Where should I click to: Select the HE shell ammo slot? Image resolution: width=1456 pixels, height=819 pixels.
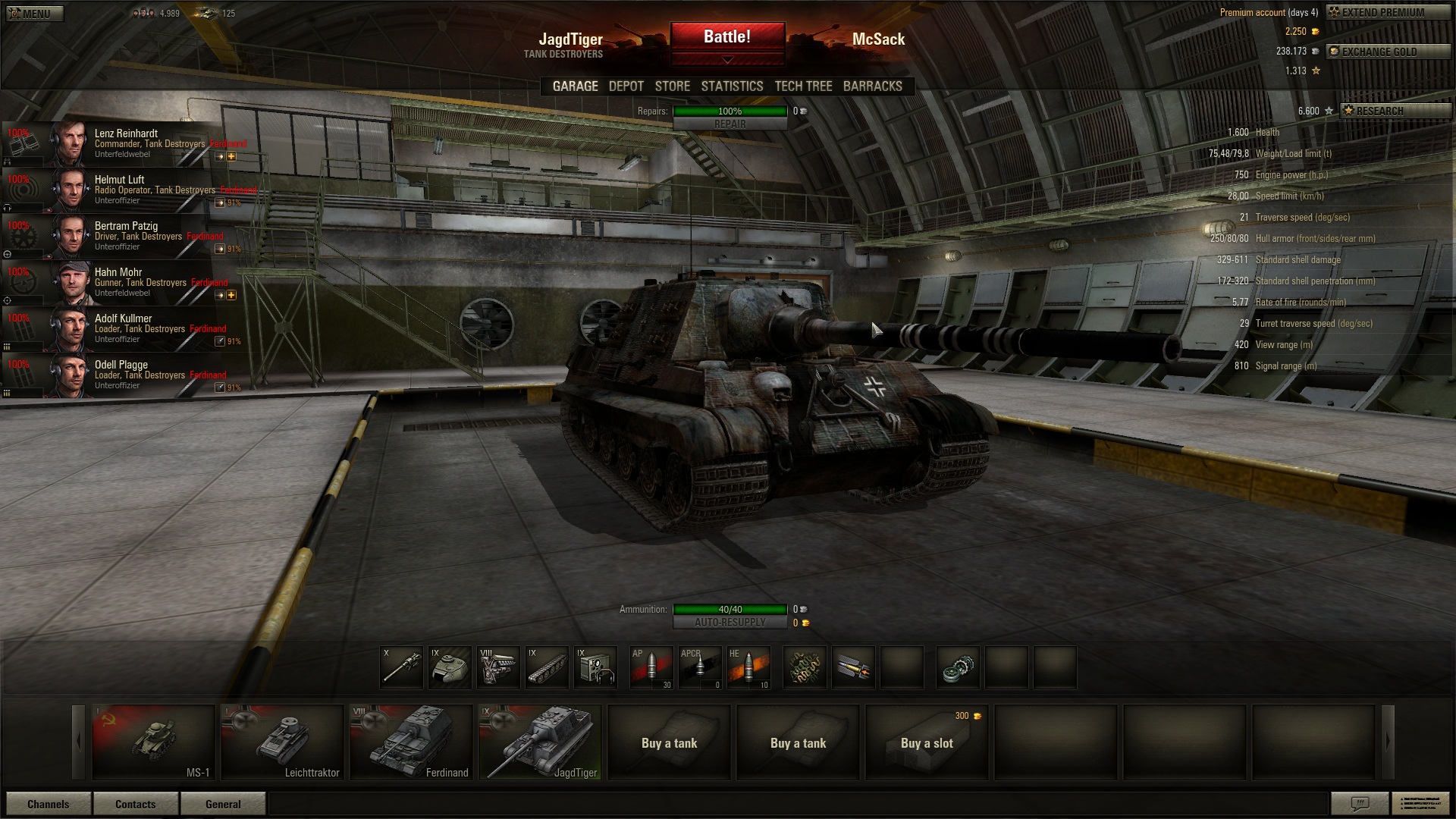[x=748, y=667]
